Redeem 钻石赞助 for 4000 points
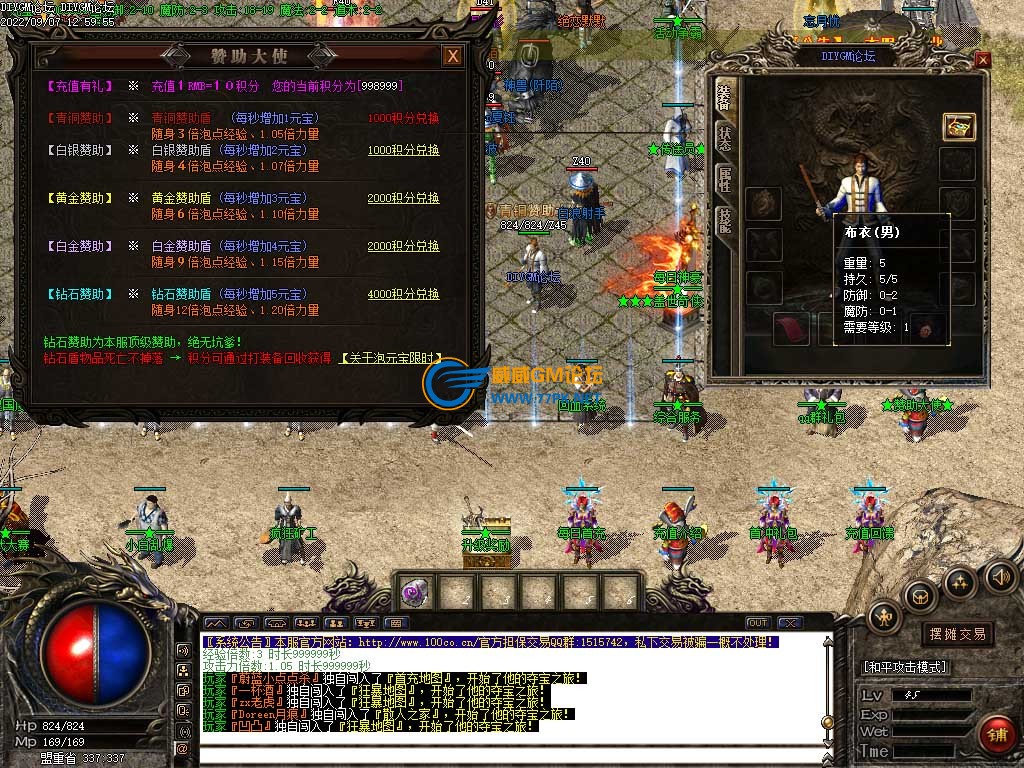 tap(403, 294)
